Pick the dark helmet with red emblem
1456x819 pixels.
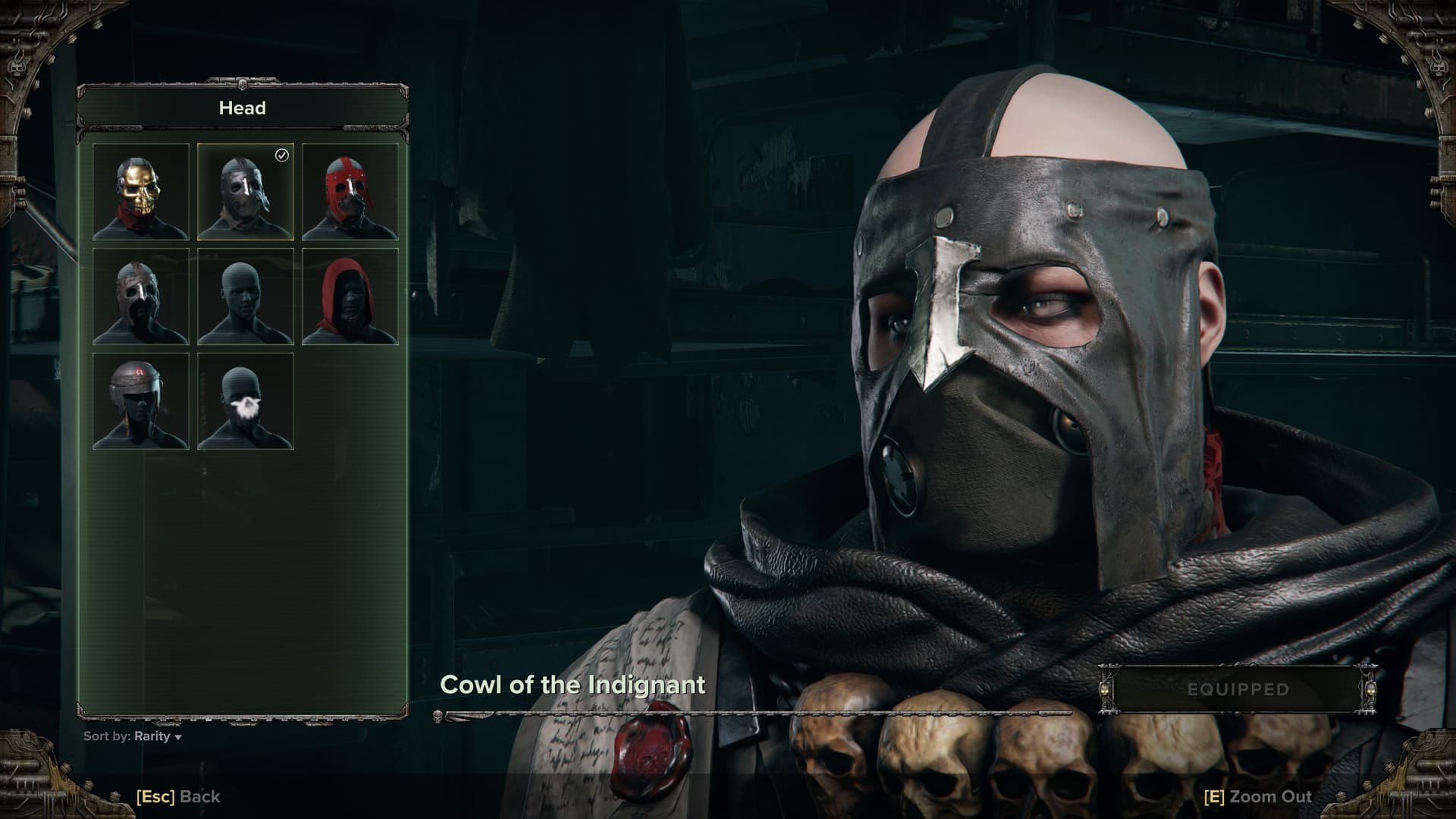point(140,401)
